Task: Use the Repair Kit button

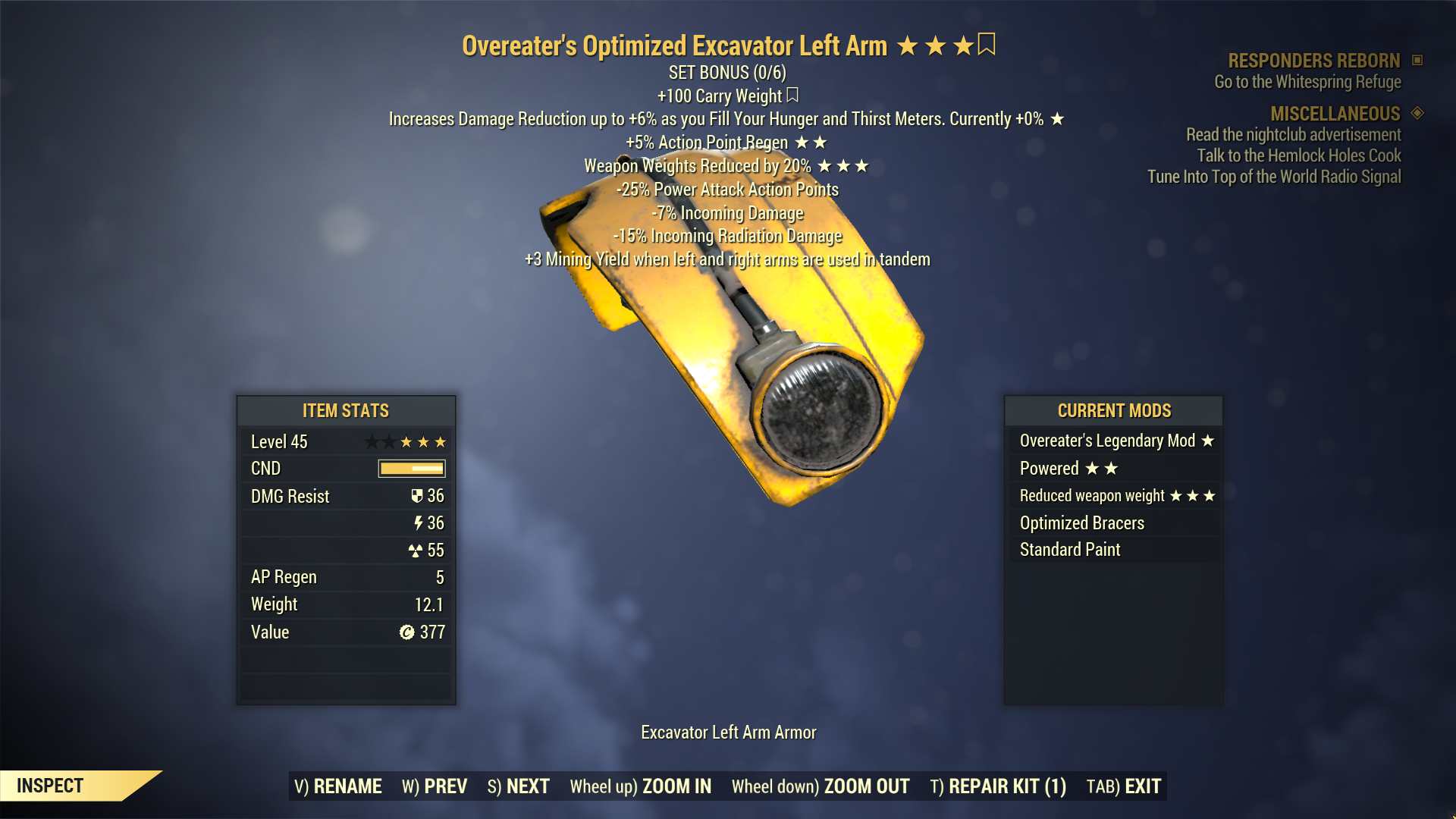Action: [998, 786]
